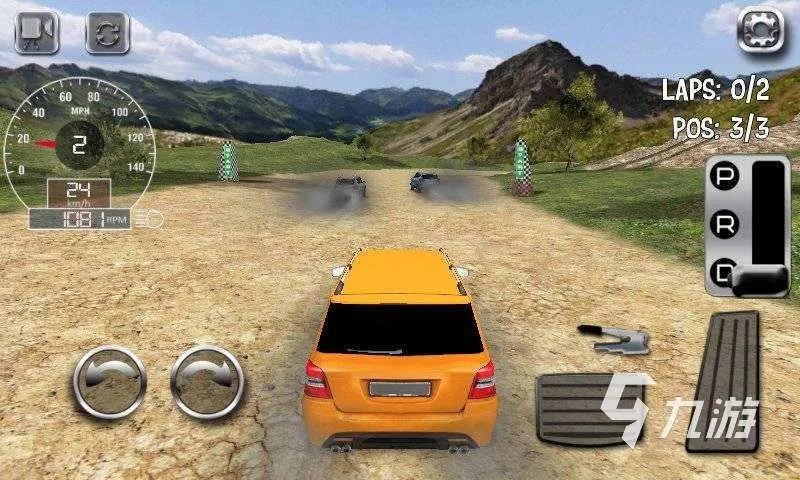800x480 pixels.
Task: Open the gear settings menu
Action: coord(759,29)
